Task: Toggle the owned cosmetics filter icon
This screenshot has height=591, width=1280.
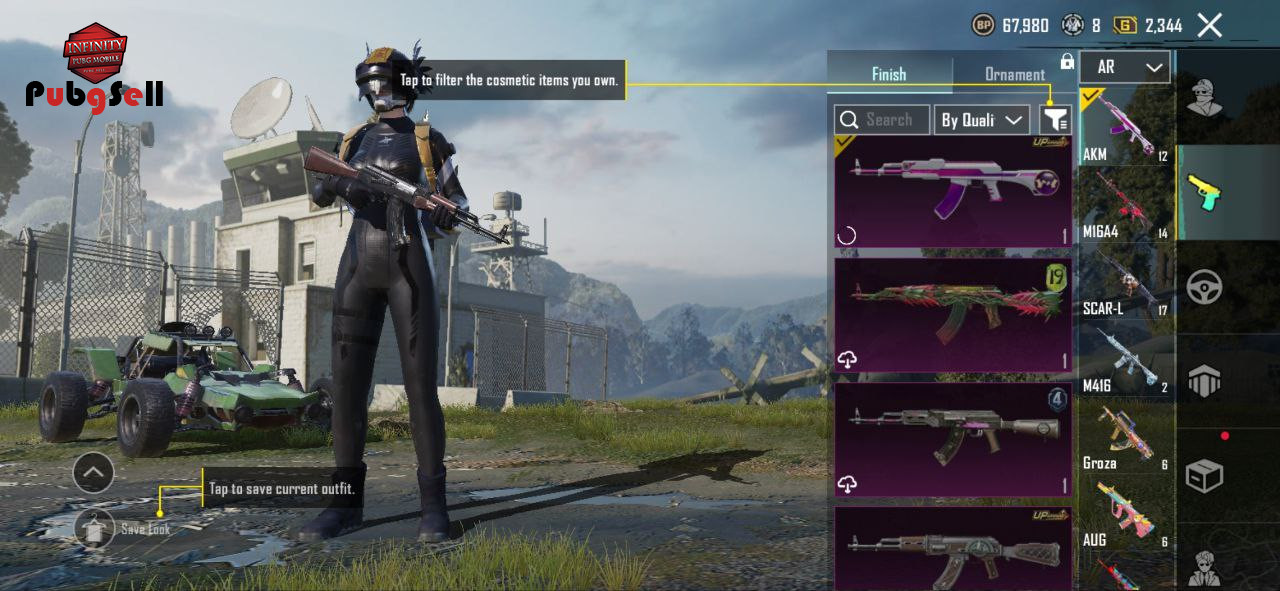Action: tap(1055, 120)
